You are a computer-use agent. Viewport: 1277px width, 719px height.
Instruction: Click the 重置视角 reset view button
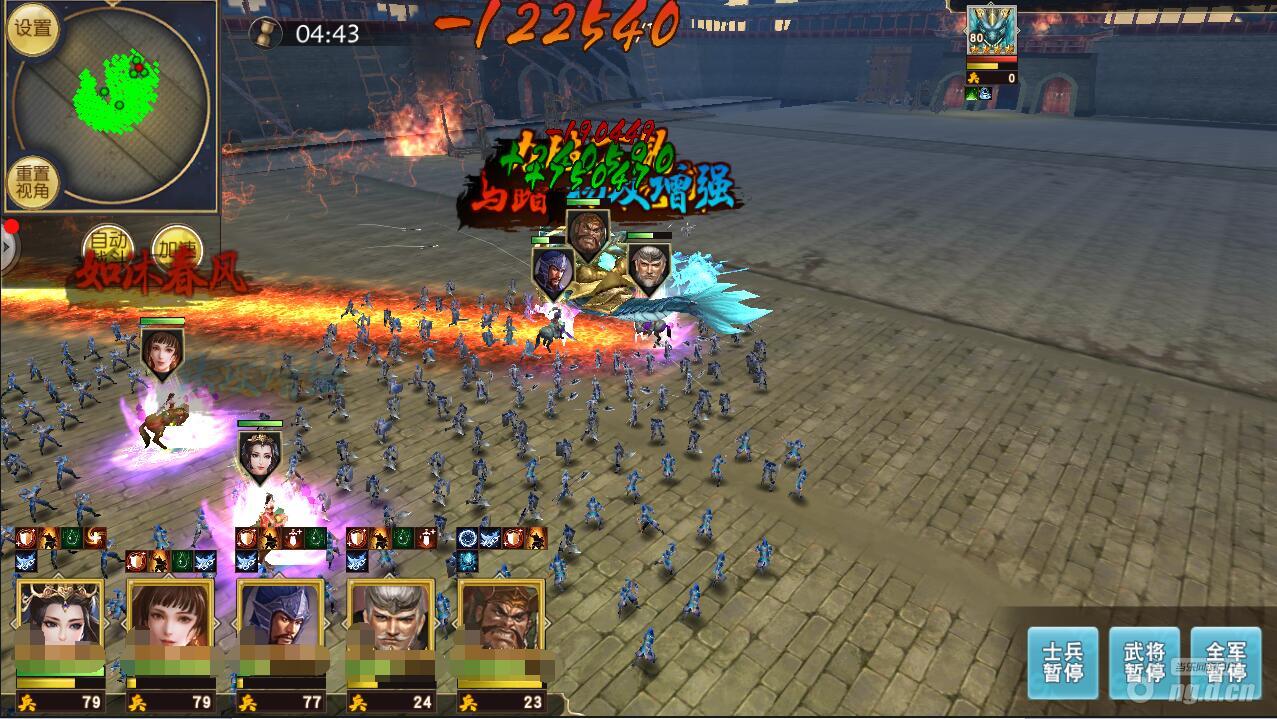(x=33, y=182)
